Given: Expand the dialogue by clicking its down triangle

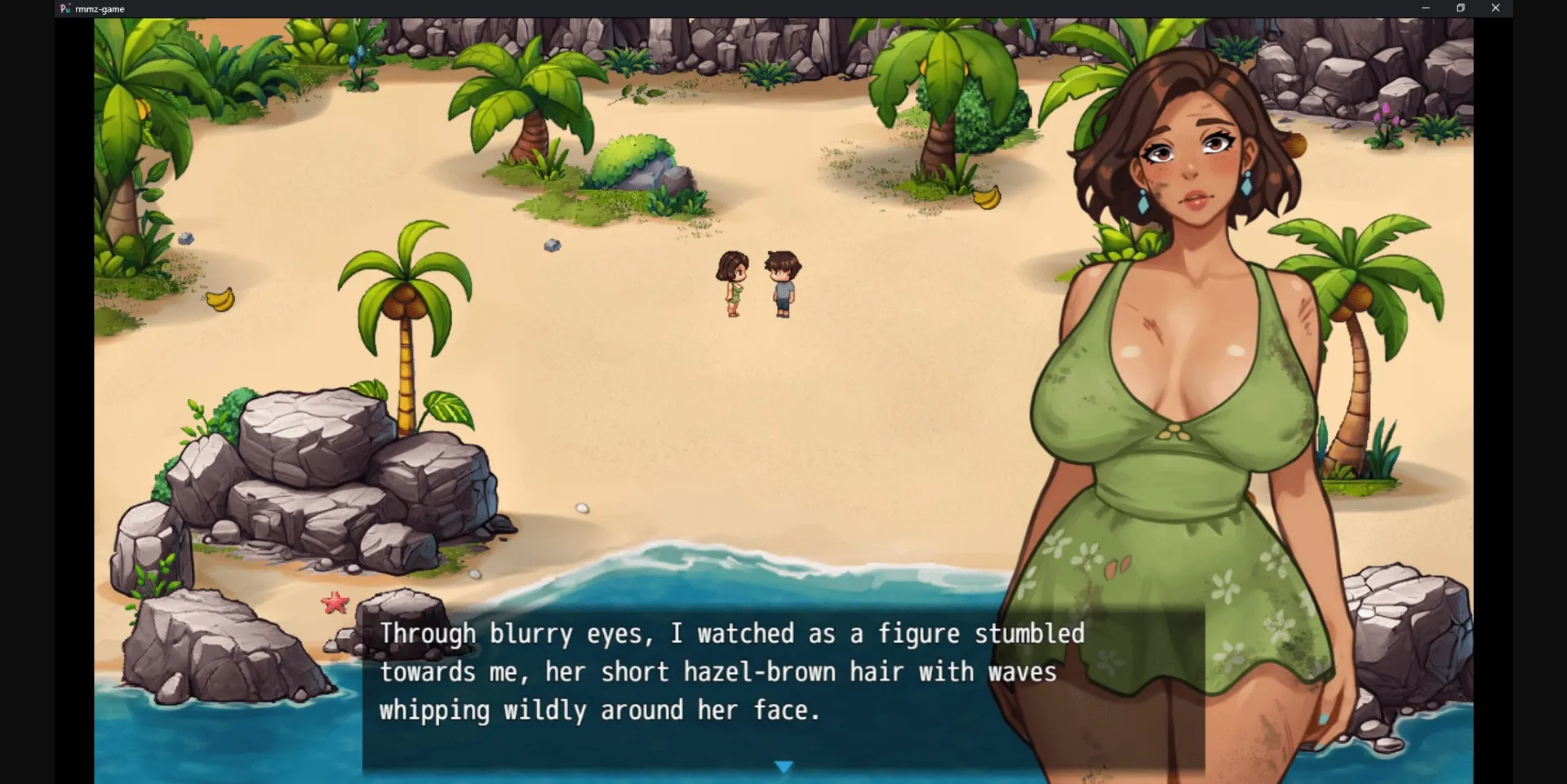Looking at the screenshot, I should coord(783,765).
